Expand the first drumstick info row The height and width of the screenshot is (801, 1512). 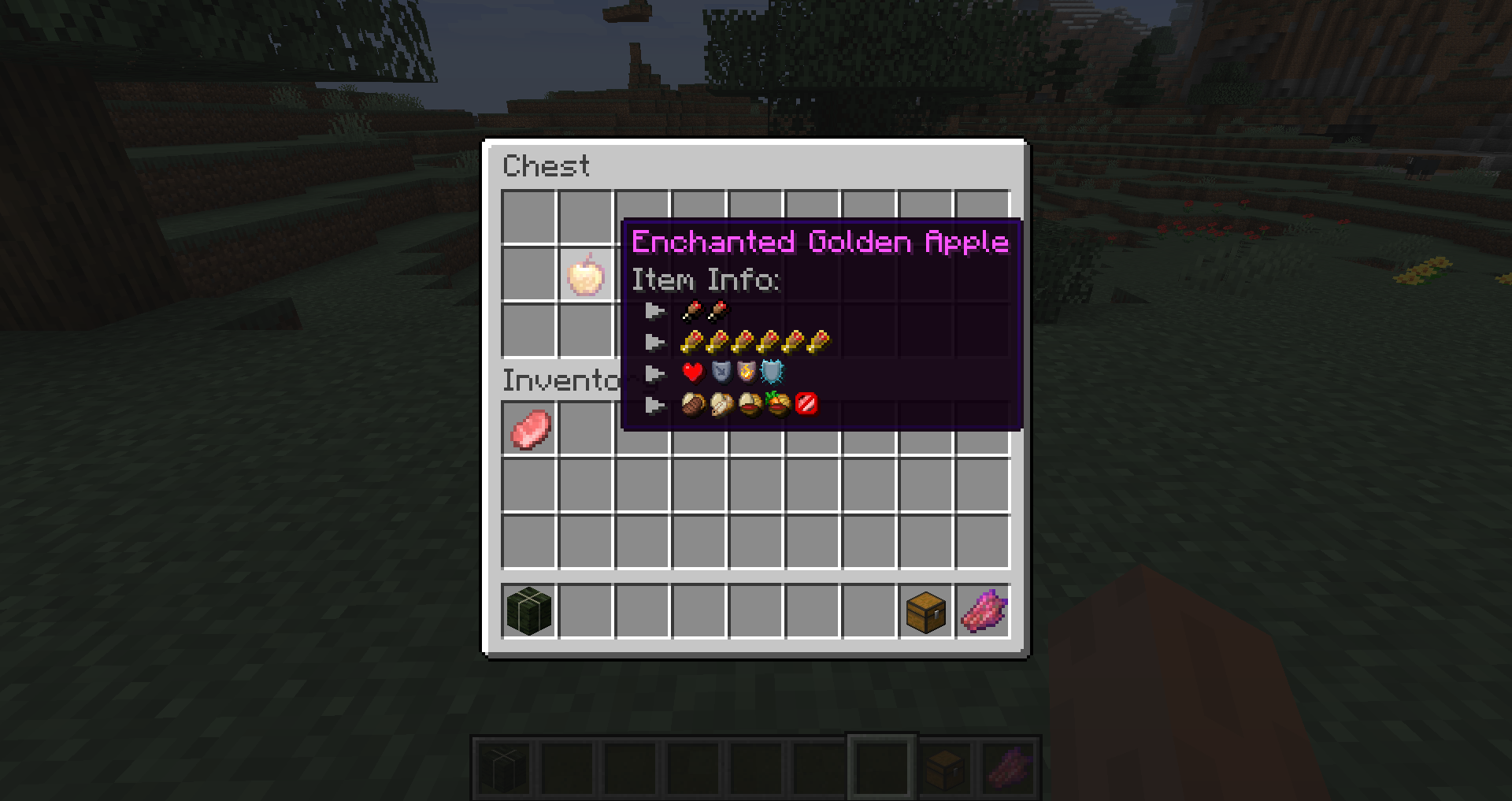655,310
